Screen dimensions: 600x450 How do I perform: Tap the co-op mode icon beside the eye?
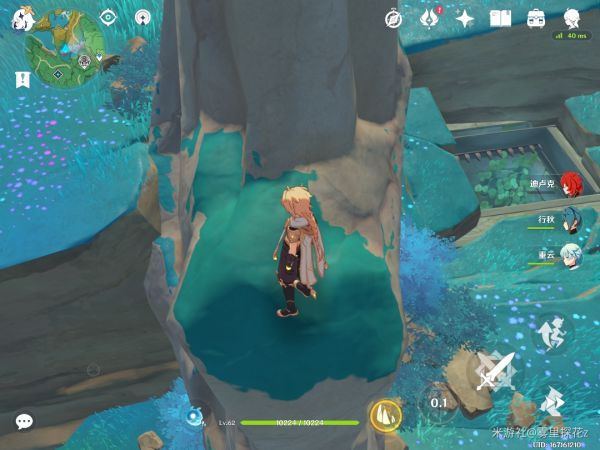pyautogui.click(x=145, y=17)
